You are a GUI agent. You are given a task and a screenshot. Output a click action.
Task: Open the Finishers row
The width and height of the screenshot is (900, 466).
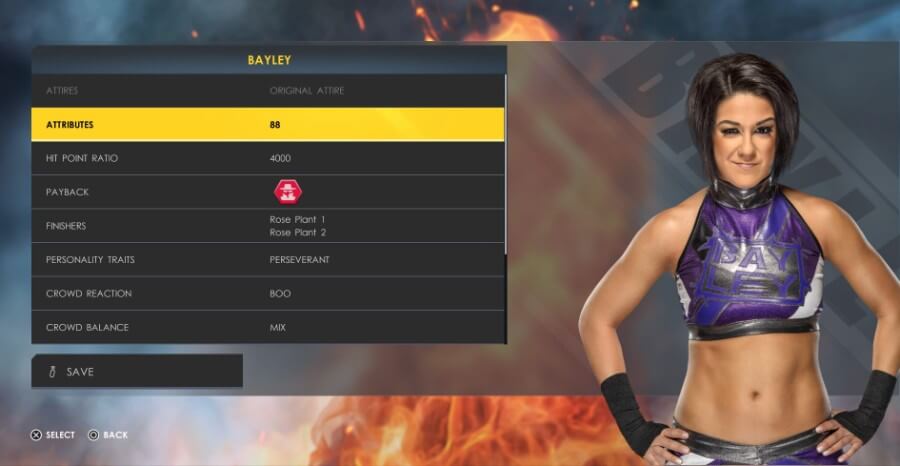click(268, 226)
